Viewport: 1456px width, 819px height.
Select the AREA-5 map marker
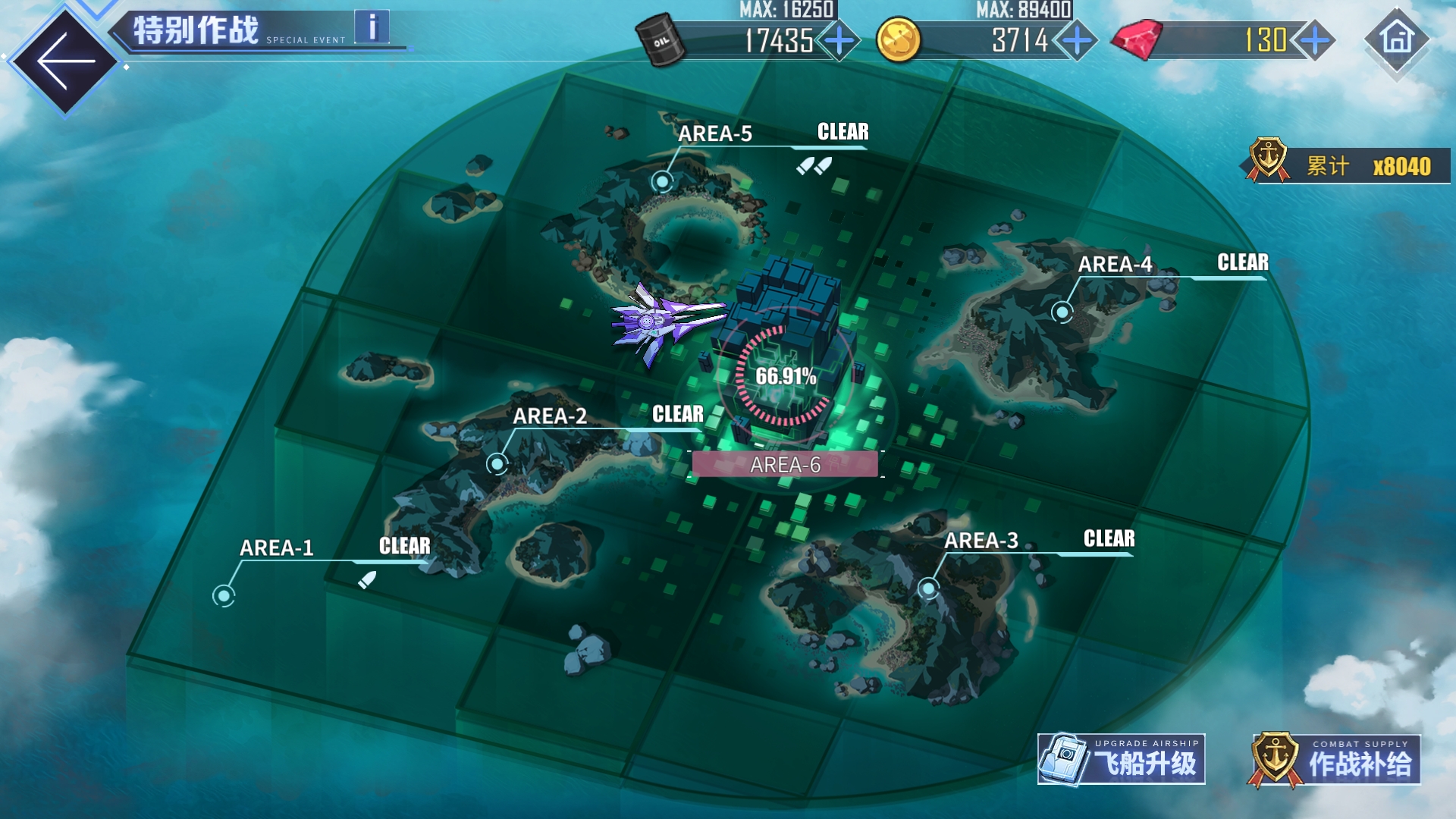pos(663,181)
